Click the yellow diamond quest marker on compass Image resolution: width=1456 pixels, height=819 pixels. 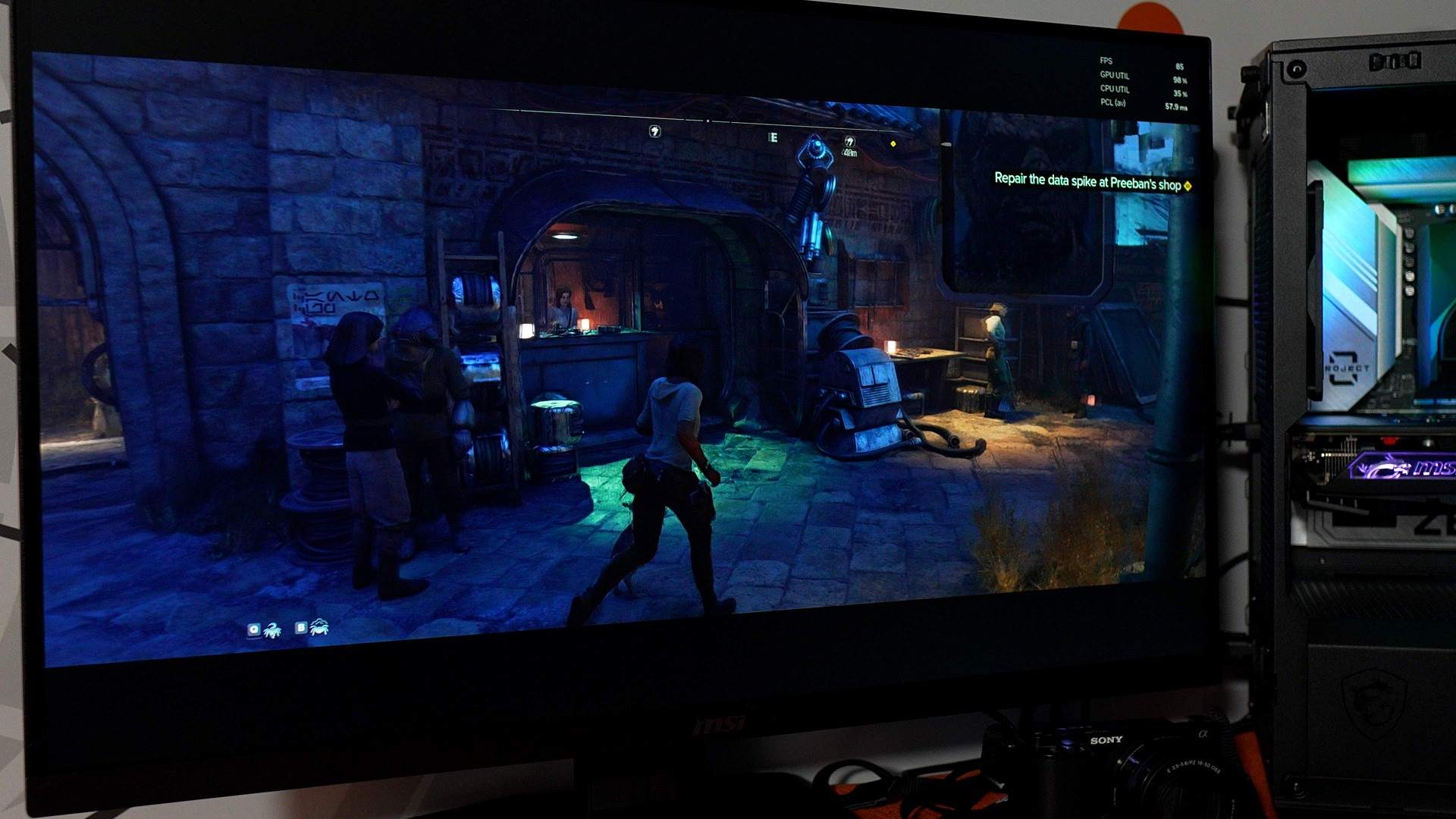tap(893, 143)
